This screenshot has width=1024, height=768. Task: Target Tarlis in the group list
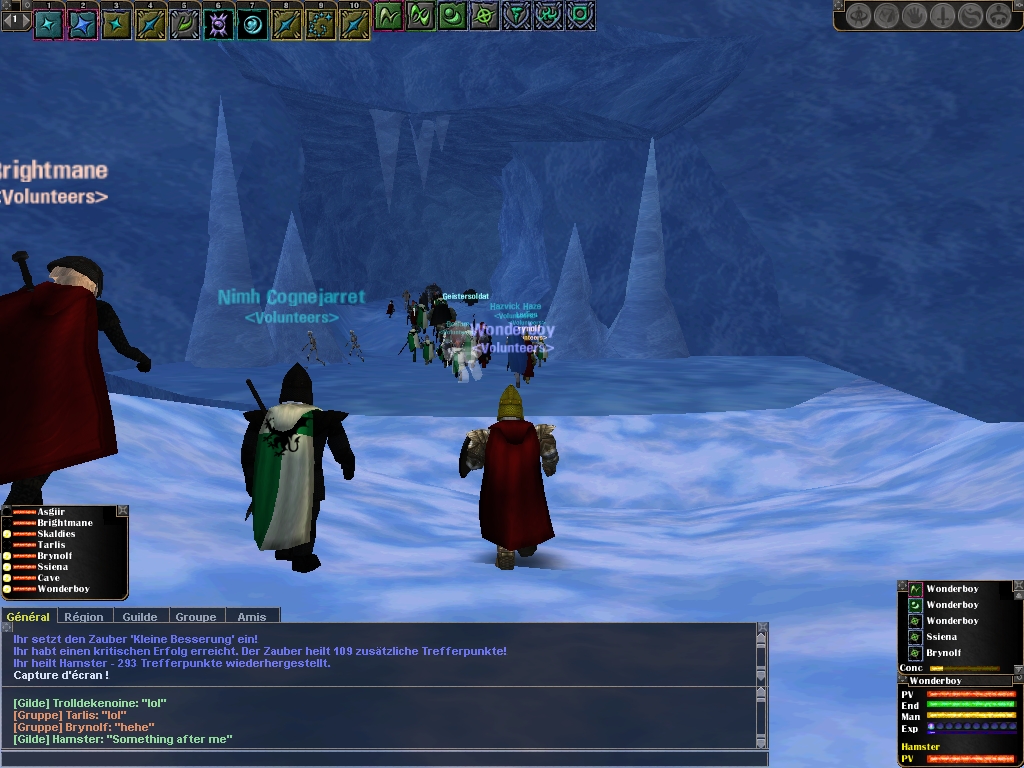[51, 545]
